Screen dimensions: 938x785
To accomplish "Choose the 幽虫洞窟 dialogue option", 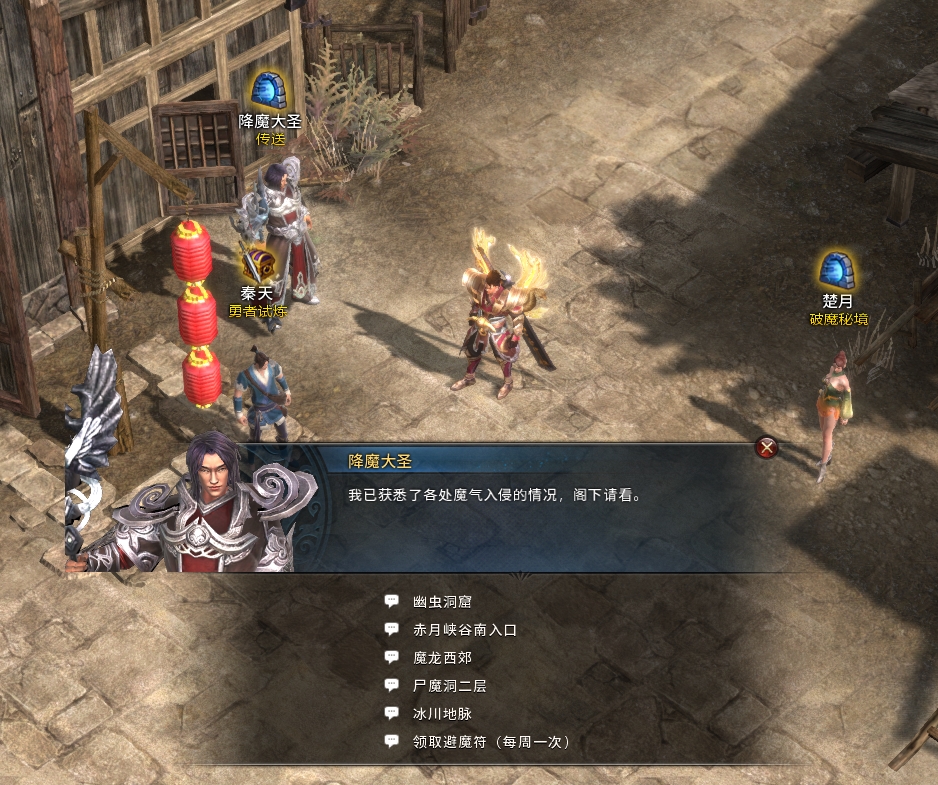I will click(x=441, y=602).
